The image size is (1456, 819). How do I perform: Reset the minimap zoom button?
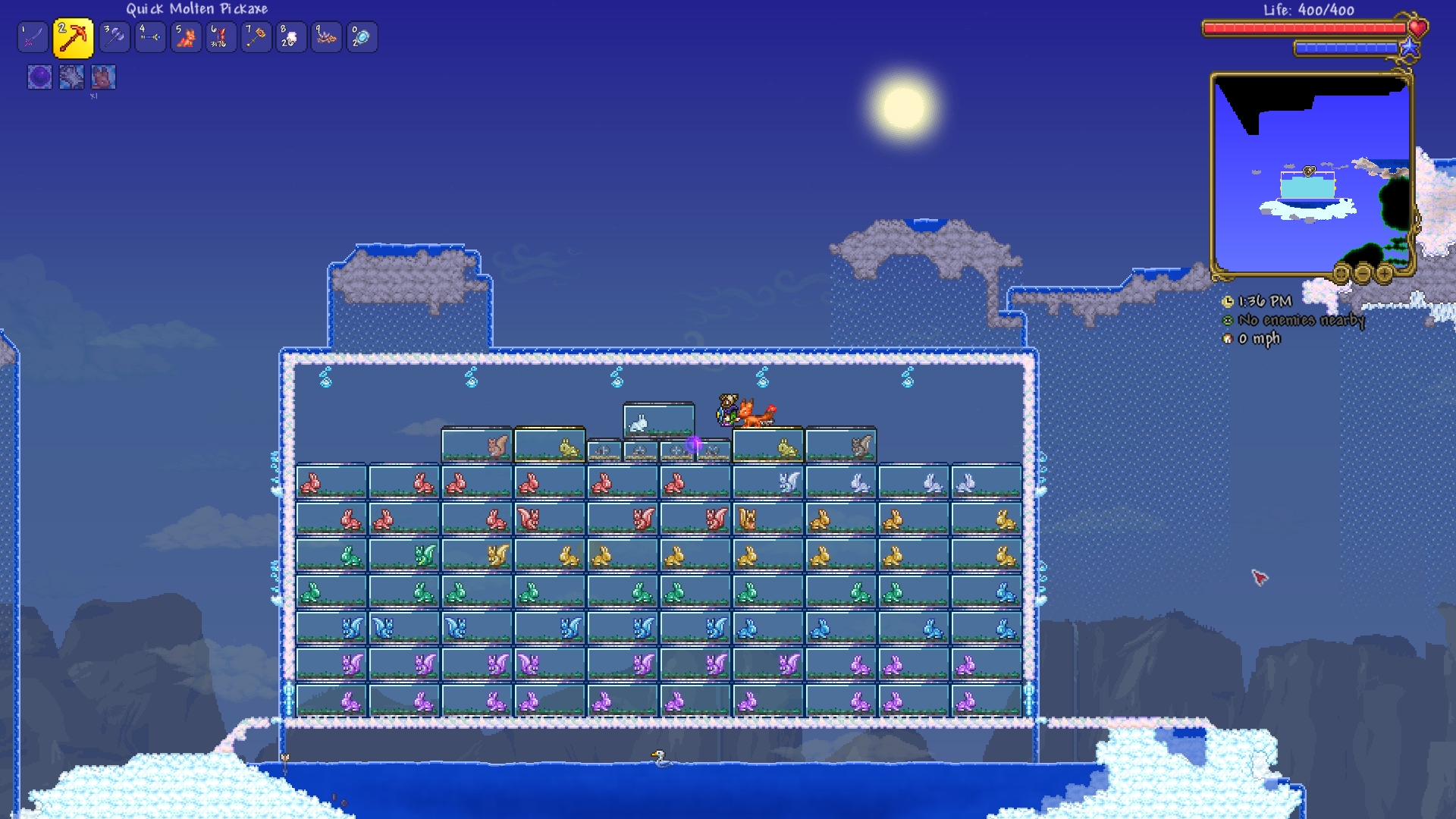[x=1341, y=273]
